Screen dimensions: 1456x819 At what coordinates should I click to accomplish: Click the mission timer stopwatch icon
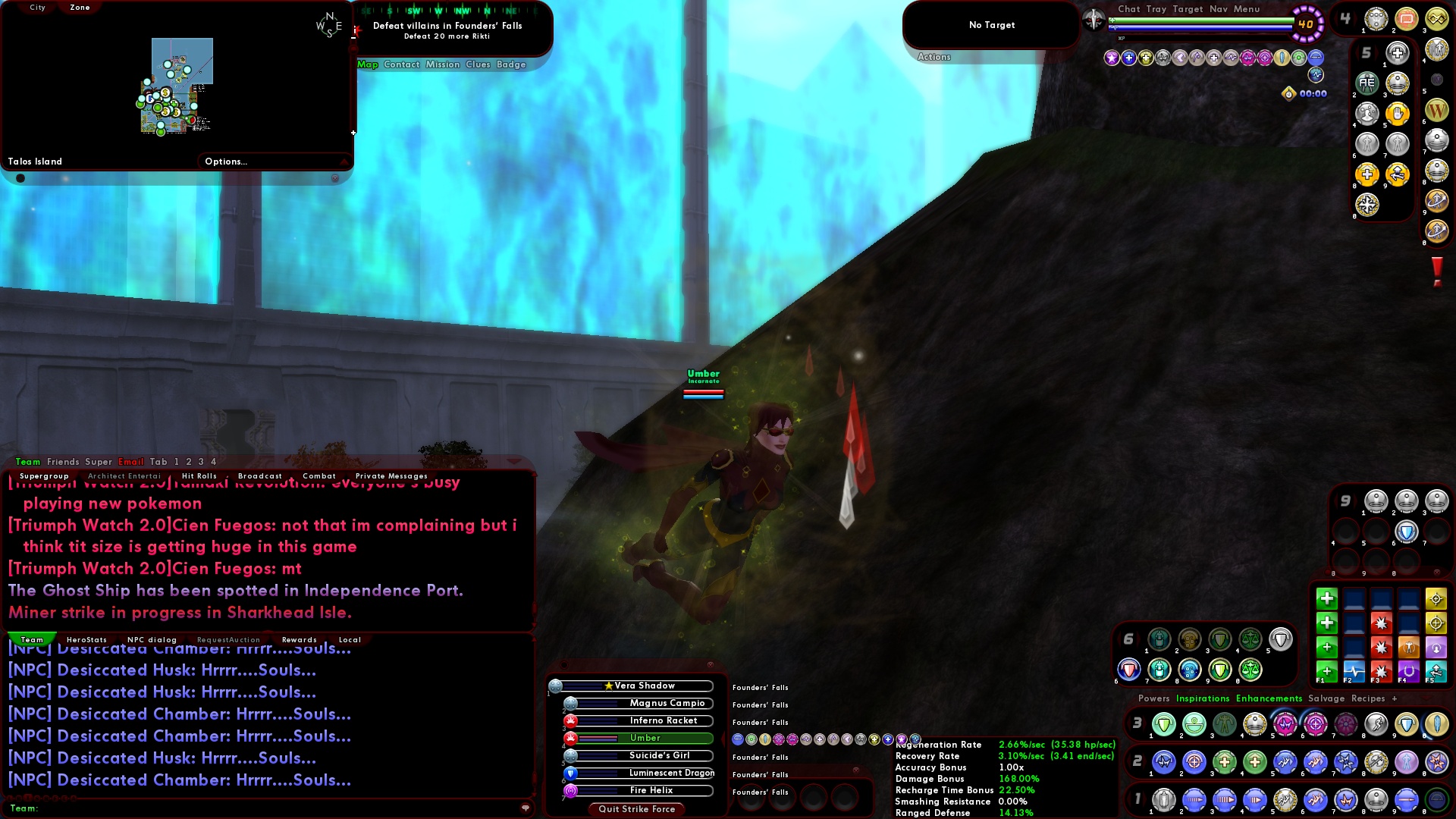tap(1288, 93)
